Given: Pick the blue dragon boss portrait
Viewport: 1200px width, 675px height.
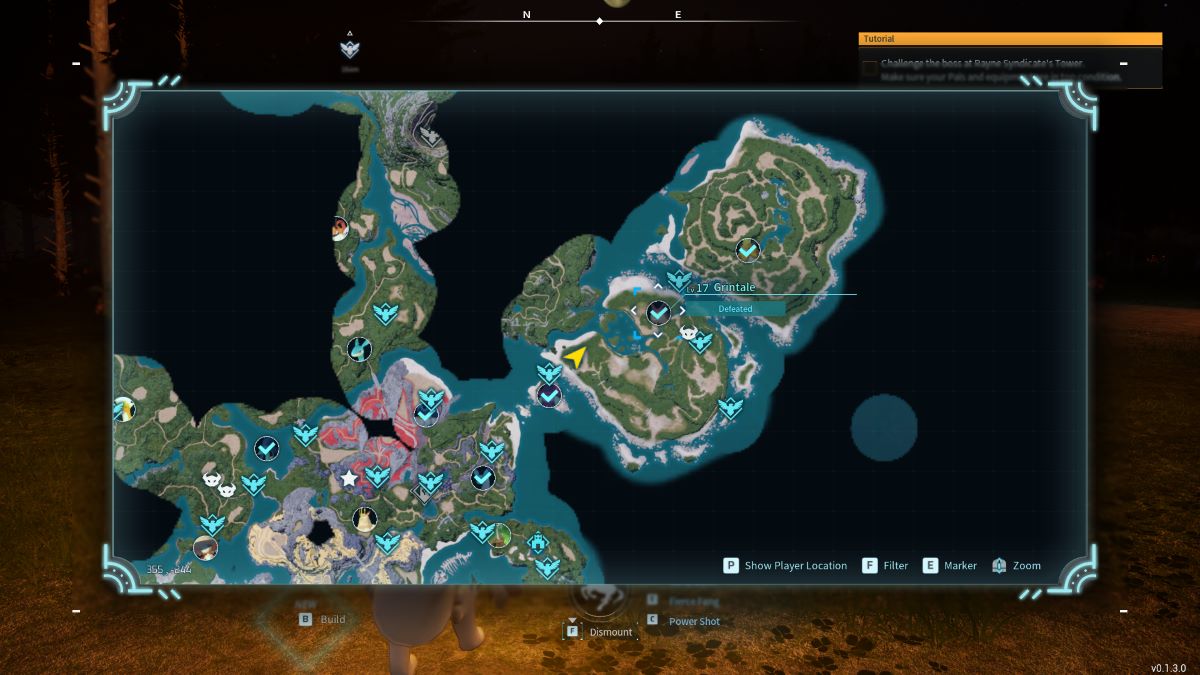Looking at the screenshot, I should click(x=360, y=349).
